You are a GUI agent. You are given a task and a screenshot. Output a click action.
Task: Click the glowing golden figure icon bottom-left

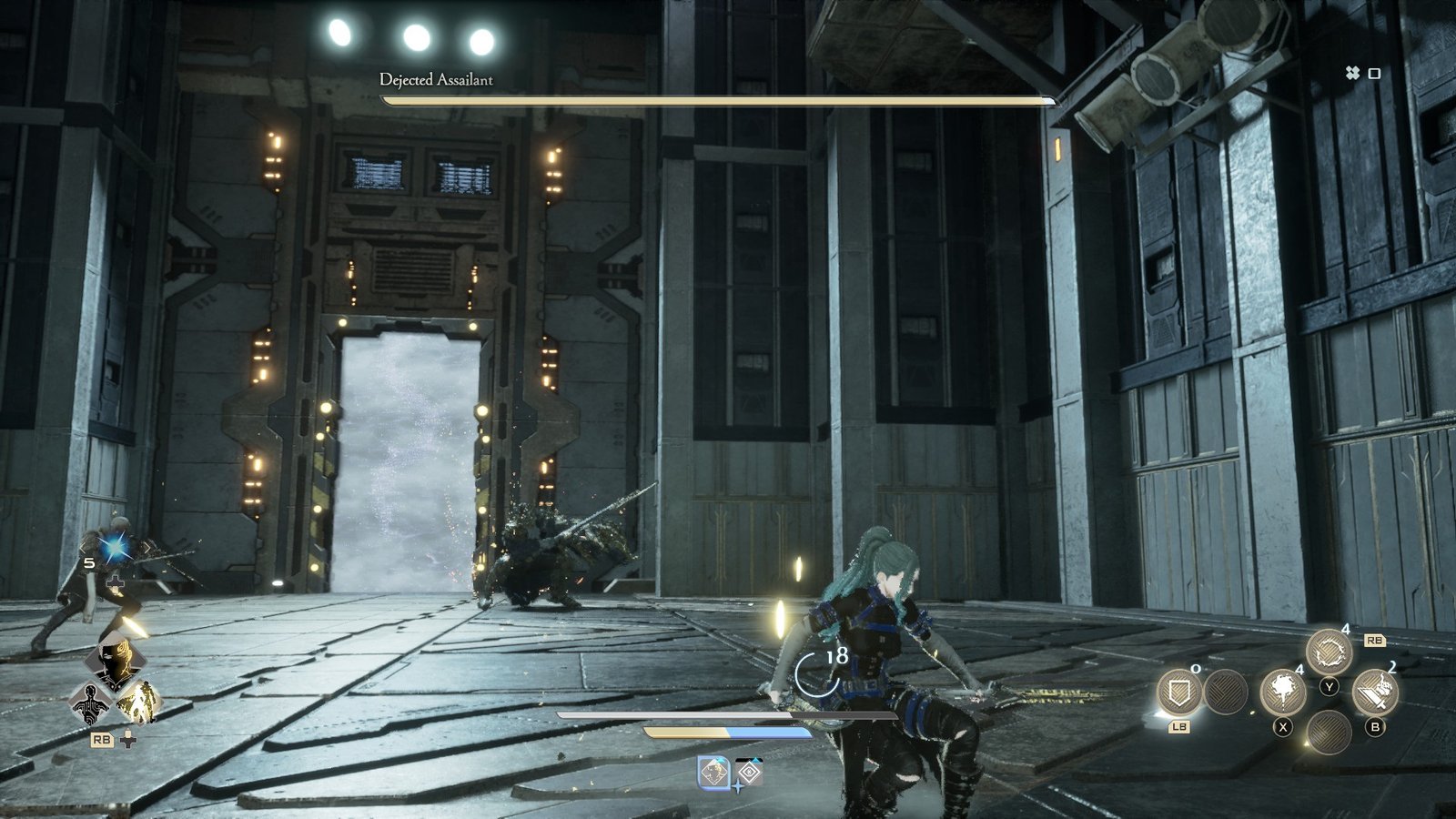click(x=139, y=702)
